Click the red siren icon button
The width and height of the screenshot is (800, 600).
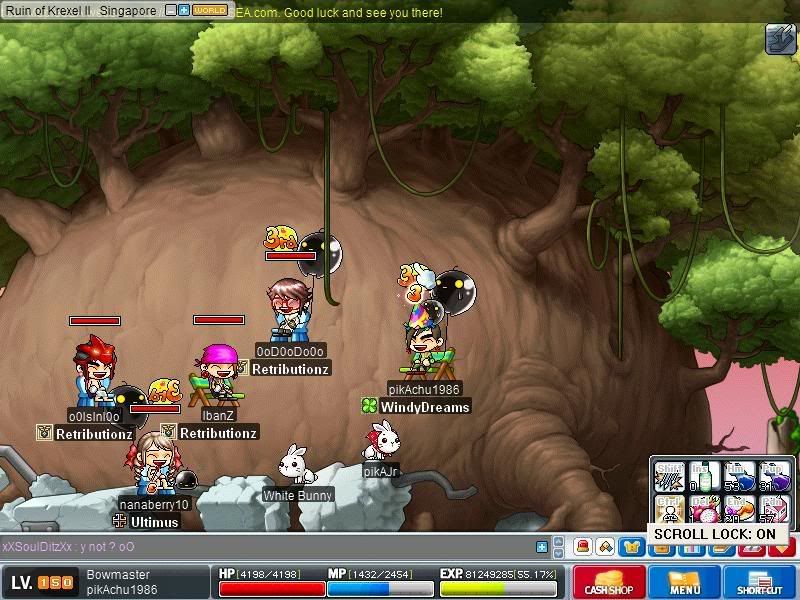pyautogui.click(x=583, y=547)
